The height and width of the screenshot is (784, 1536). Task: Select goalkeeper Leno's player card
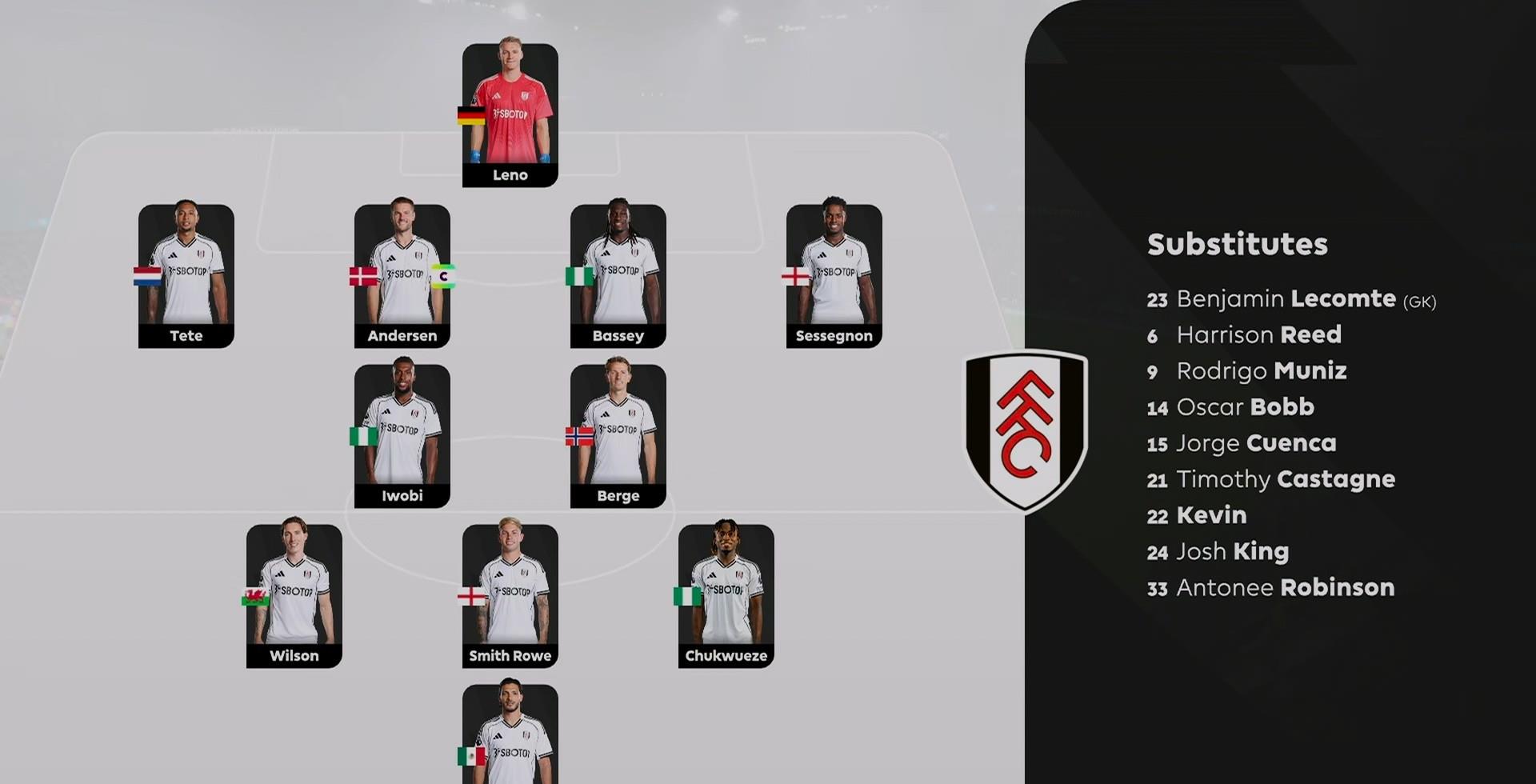[510, 115]
